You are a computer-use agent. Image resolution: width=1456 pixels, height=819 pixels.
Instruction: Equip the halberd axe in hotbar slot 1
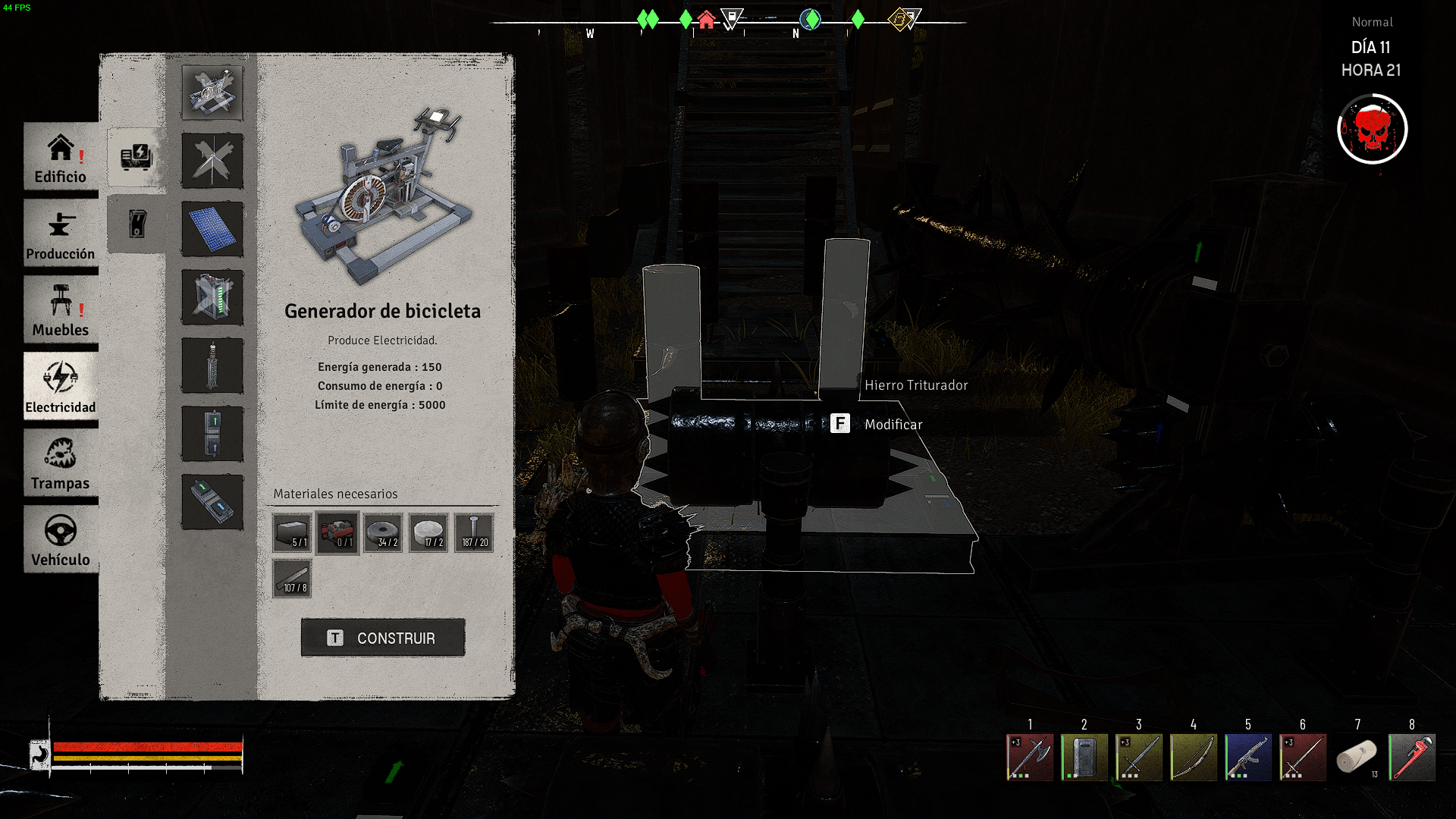(1030, 757)
